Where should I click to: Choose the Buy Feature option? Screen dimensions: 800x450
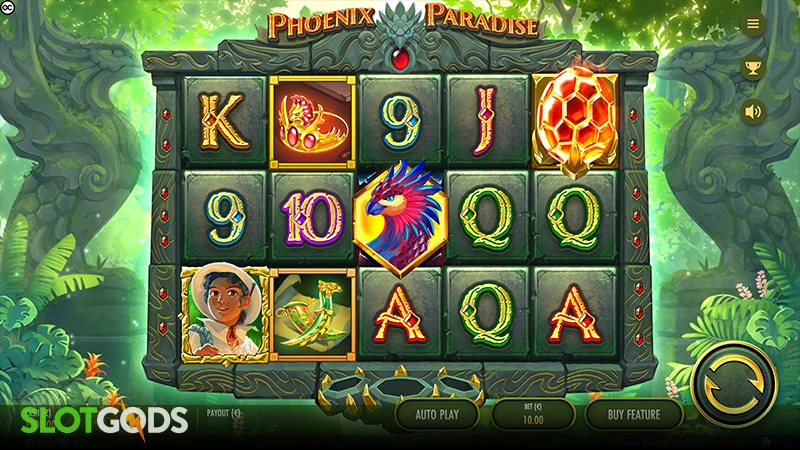633,412
